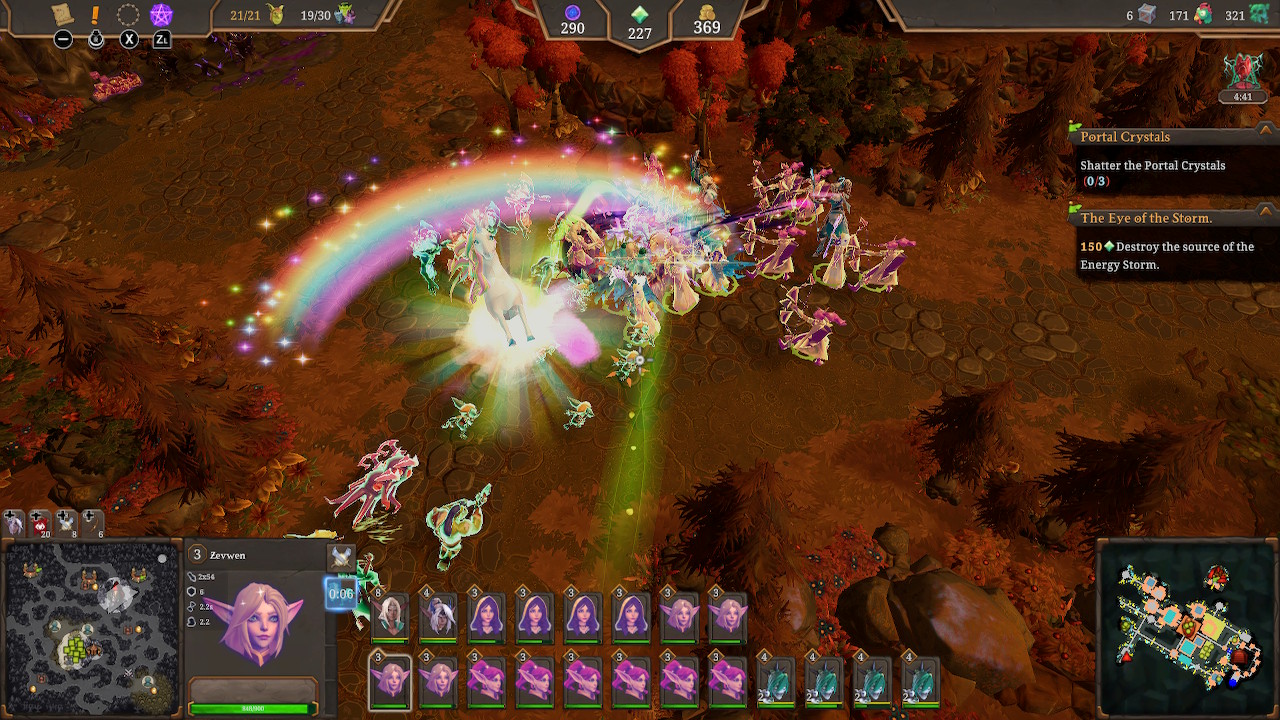Toggle the potion flask control indicator
The width and height of the screenshot is (1280, 720).
coord(95,39)
